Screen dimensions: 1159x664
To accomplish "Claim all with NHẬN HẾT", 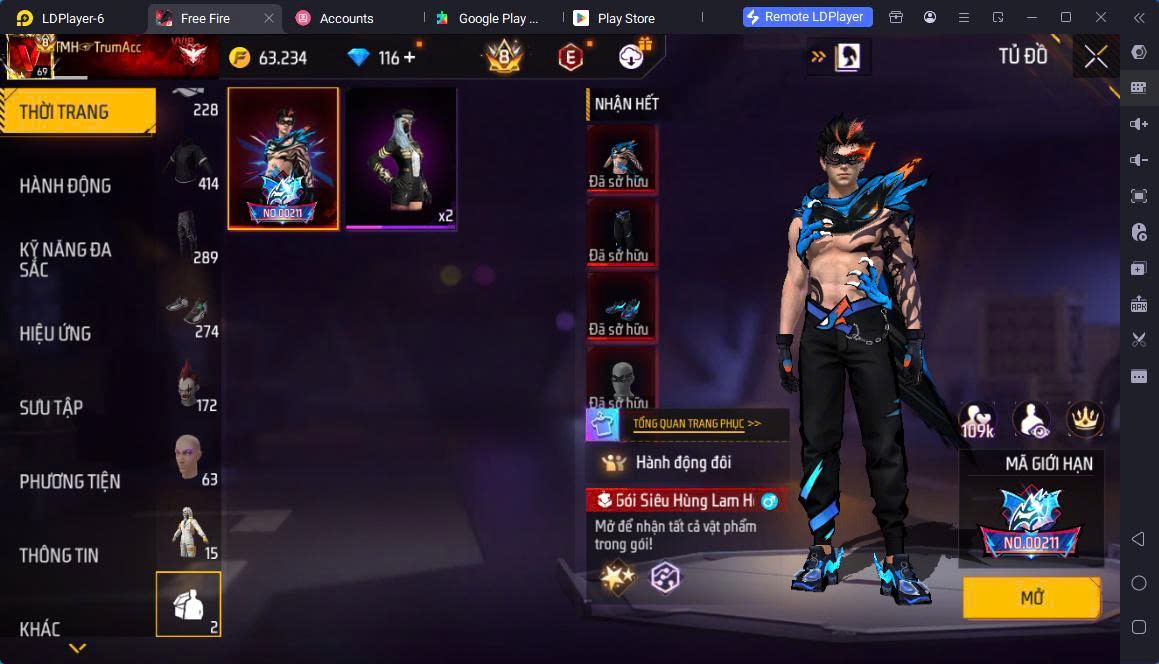I will point(626,104).
